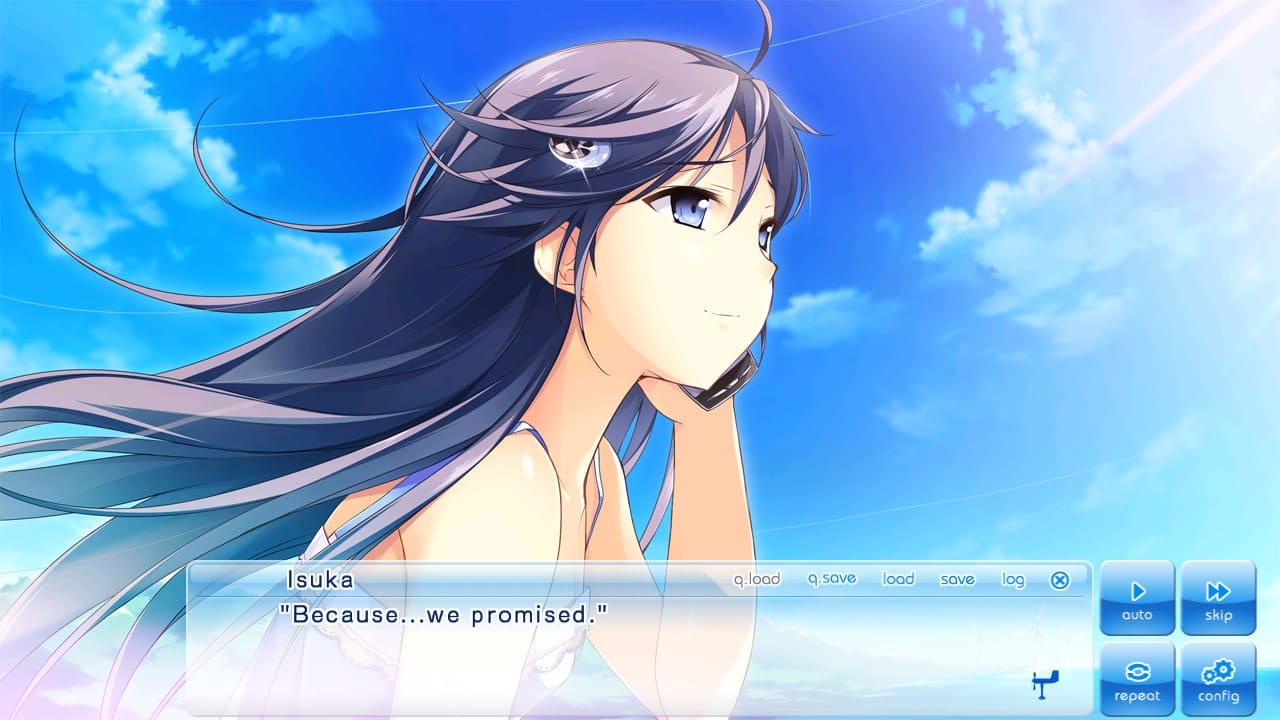Open the load screen
The height and width of the screenshot is (720, 1280).
(x=897, y=579)
